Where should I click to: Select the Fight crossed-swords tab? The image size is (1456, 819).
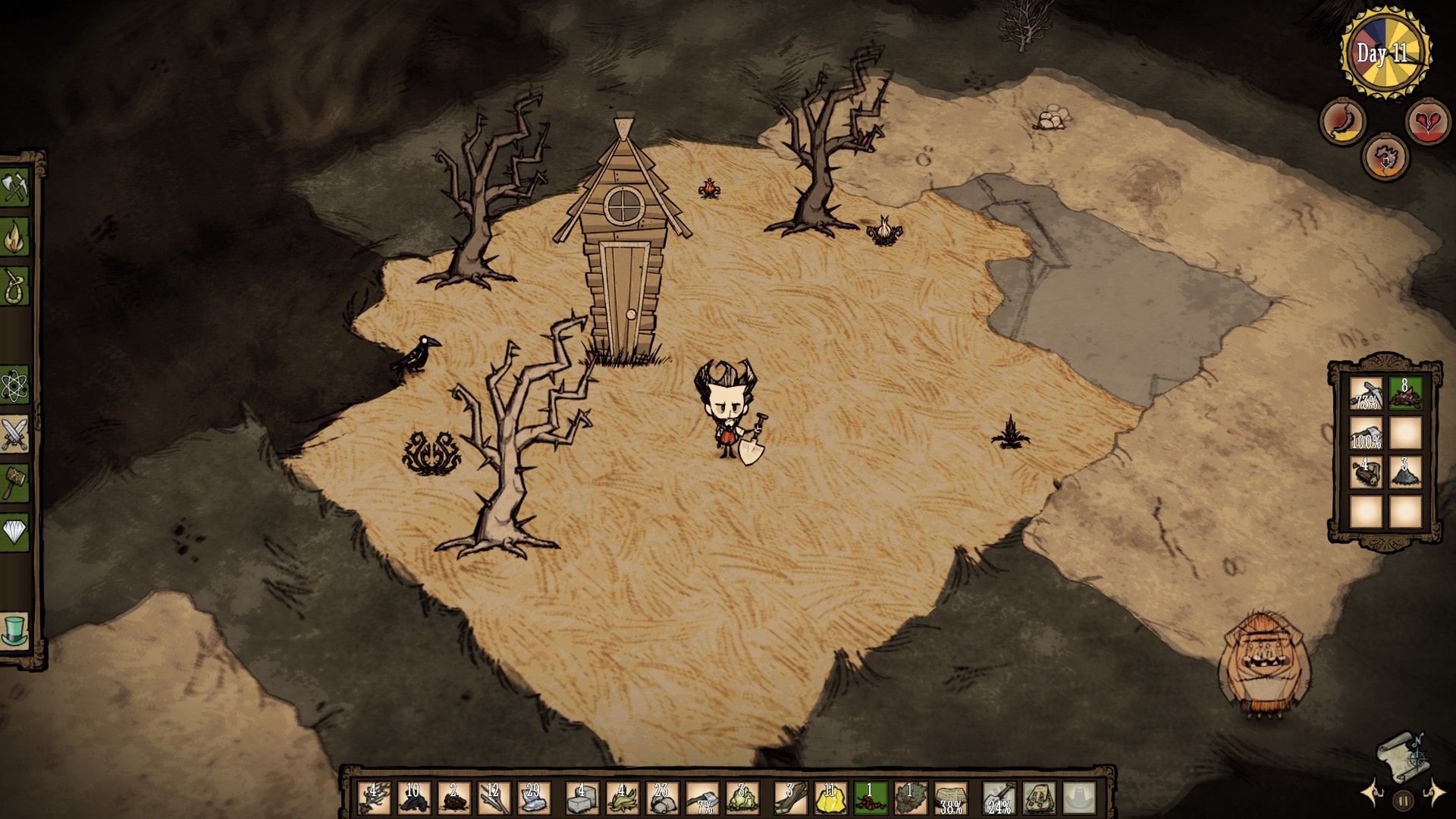(x=14, y=435)
